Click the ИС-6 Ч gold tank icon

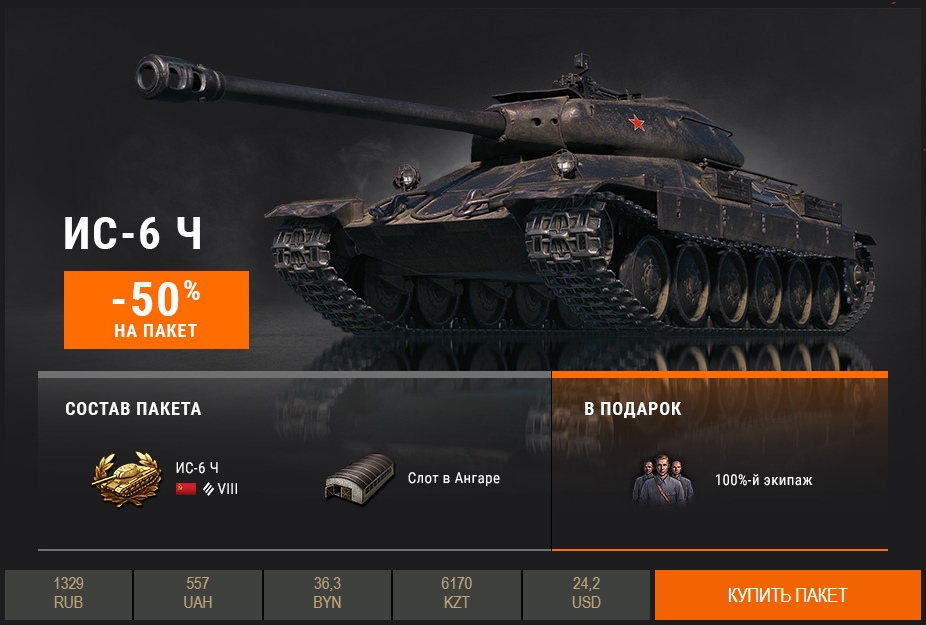tap(126, 478)
